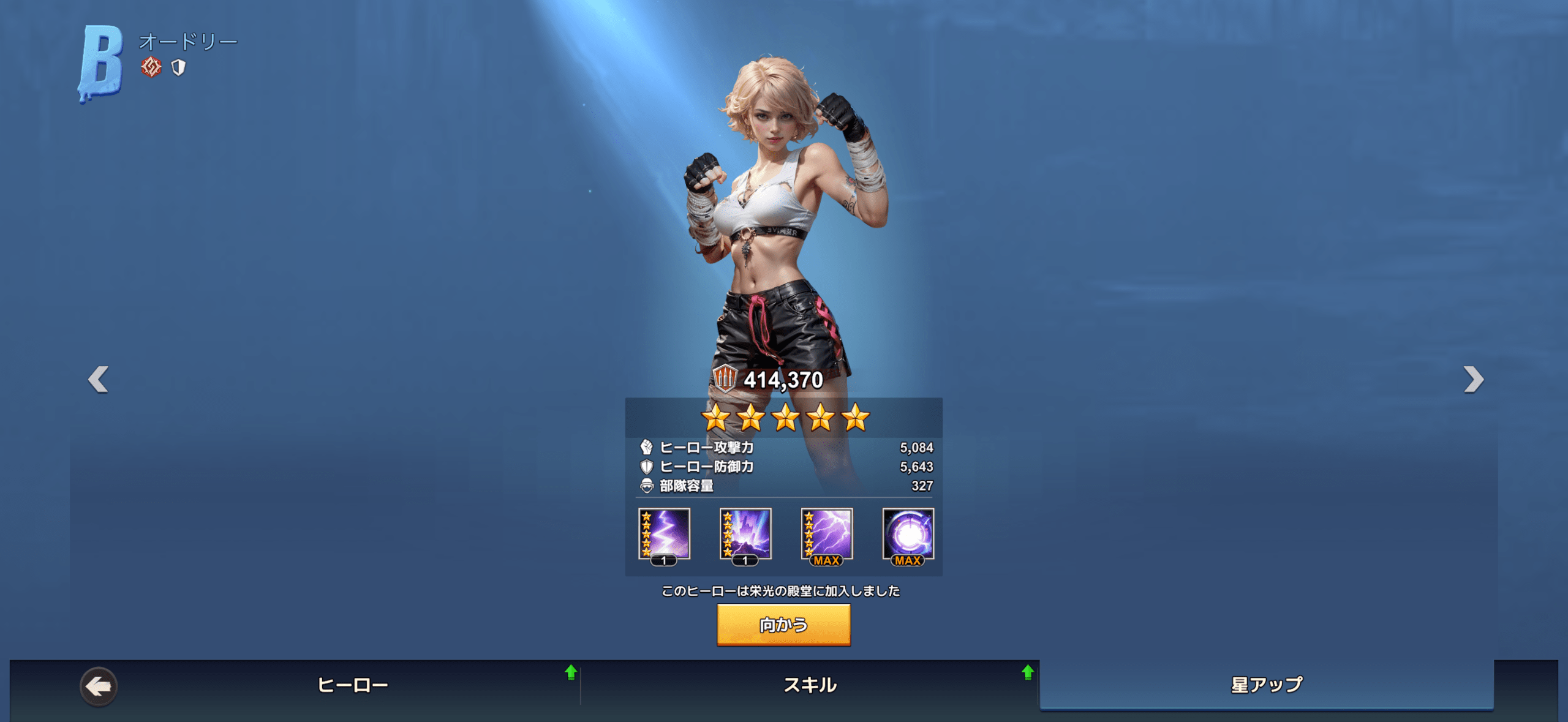
Task: Select the glowing purple orb skill icon
Action: tap(908, 534)
